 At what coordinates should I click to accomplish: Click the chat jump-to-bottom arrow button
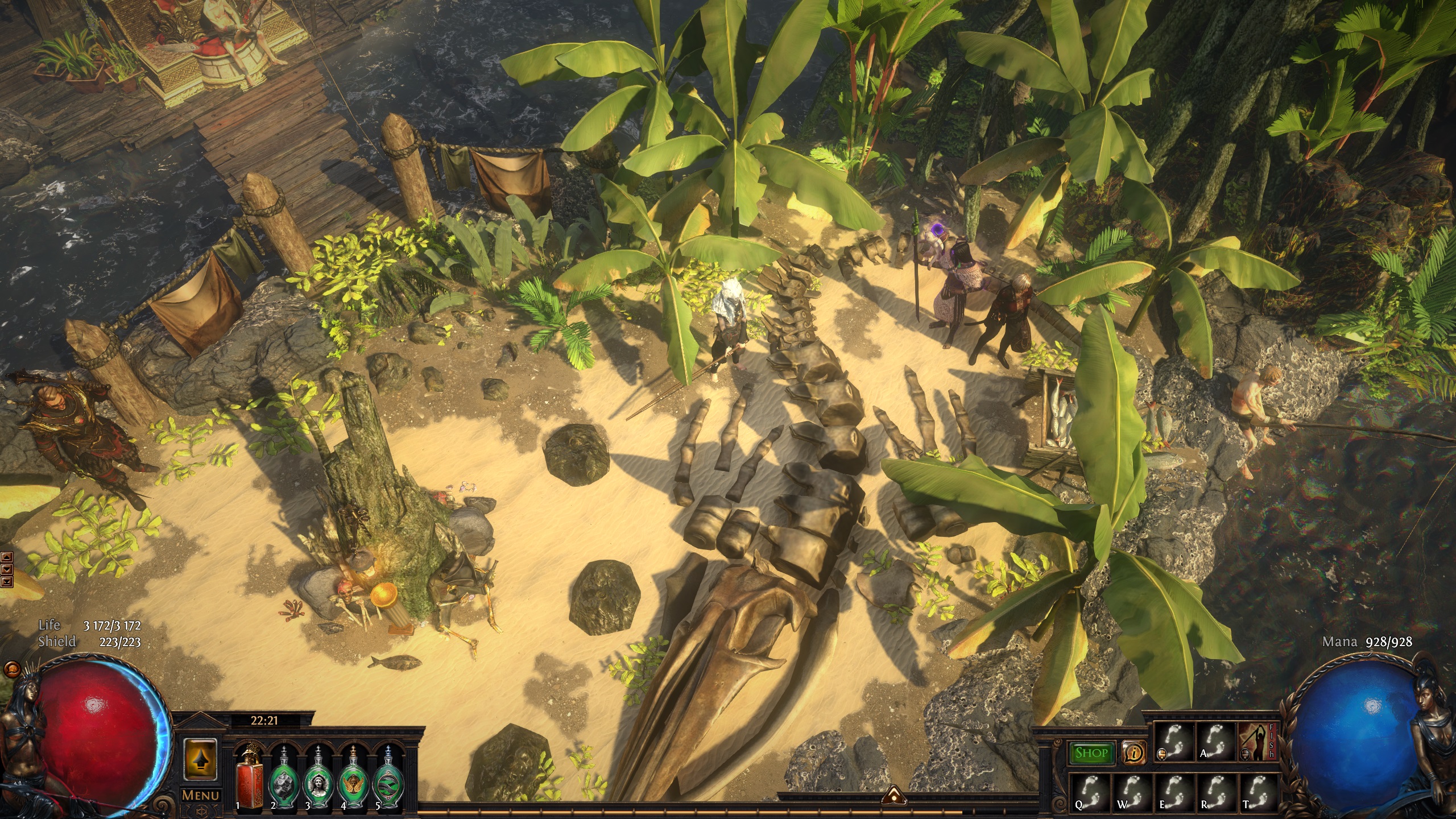(x=6, y=581)
